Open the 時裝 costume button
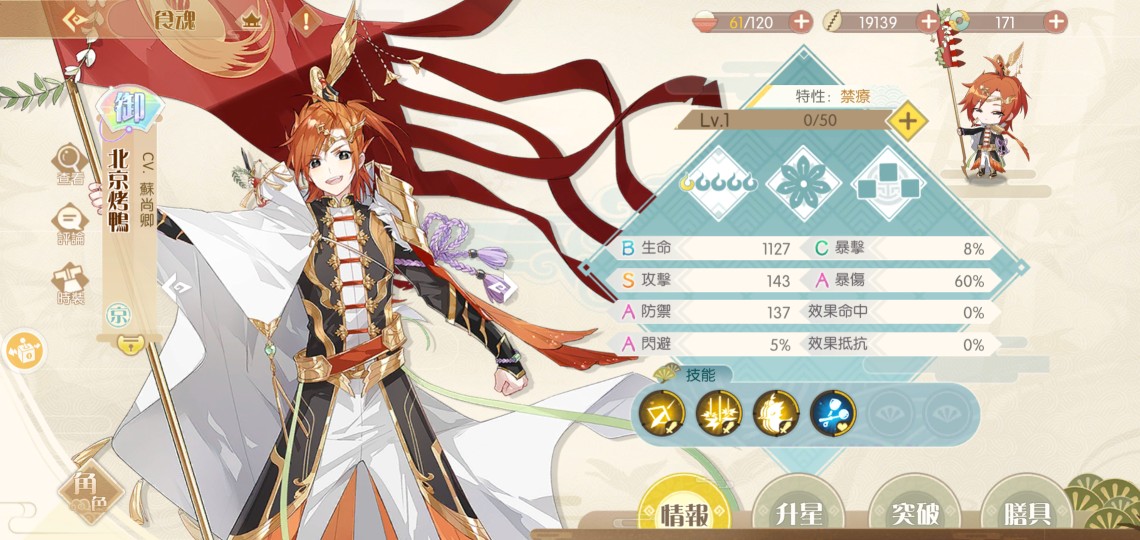Screen dimensions: 1140x540 70,285
